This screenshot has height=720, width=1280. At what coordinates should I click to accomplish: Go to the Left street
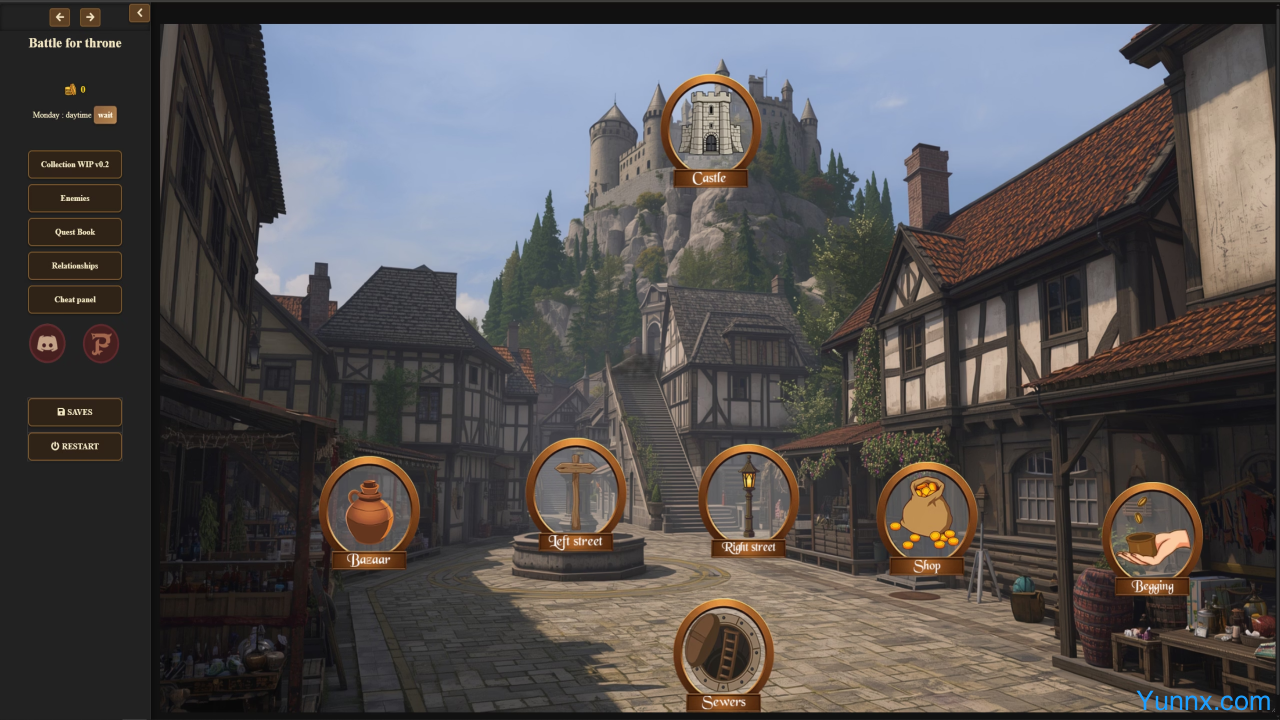tap(575, 490)
